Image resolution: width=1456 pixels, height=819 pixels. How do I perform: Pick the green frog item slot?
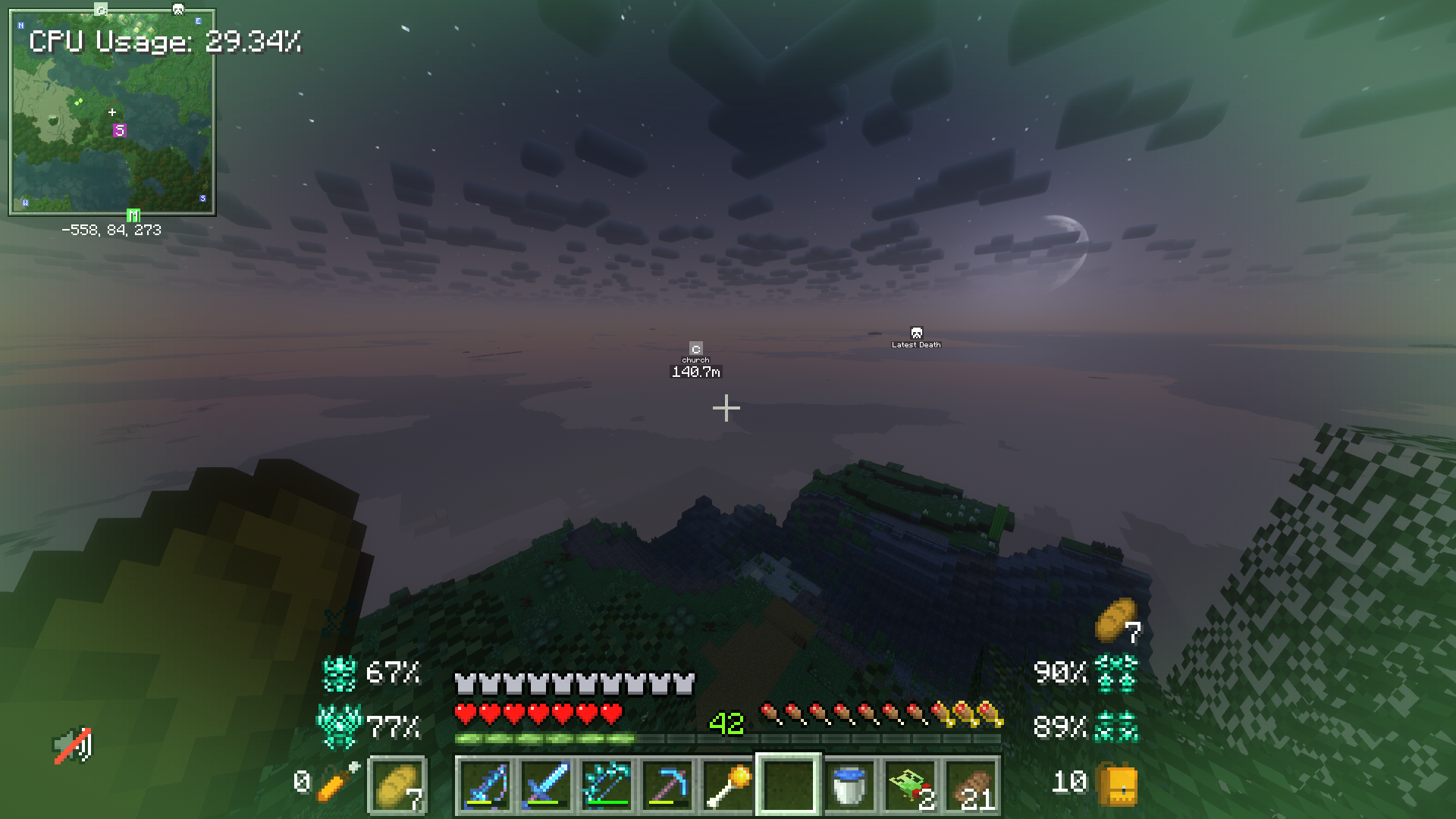(910, 786)
